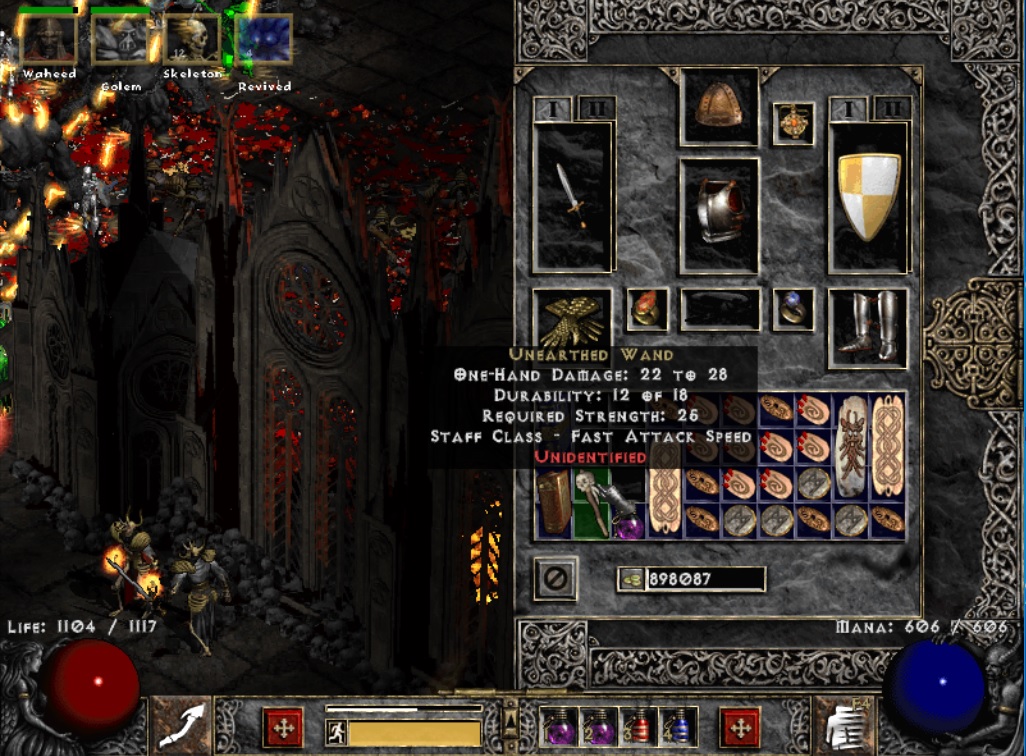Select the sword in the left weapon slot
The image size is (1026, 756).
coord(572,196)
